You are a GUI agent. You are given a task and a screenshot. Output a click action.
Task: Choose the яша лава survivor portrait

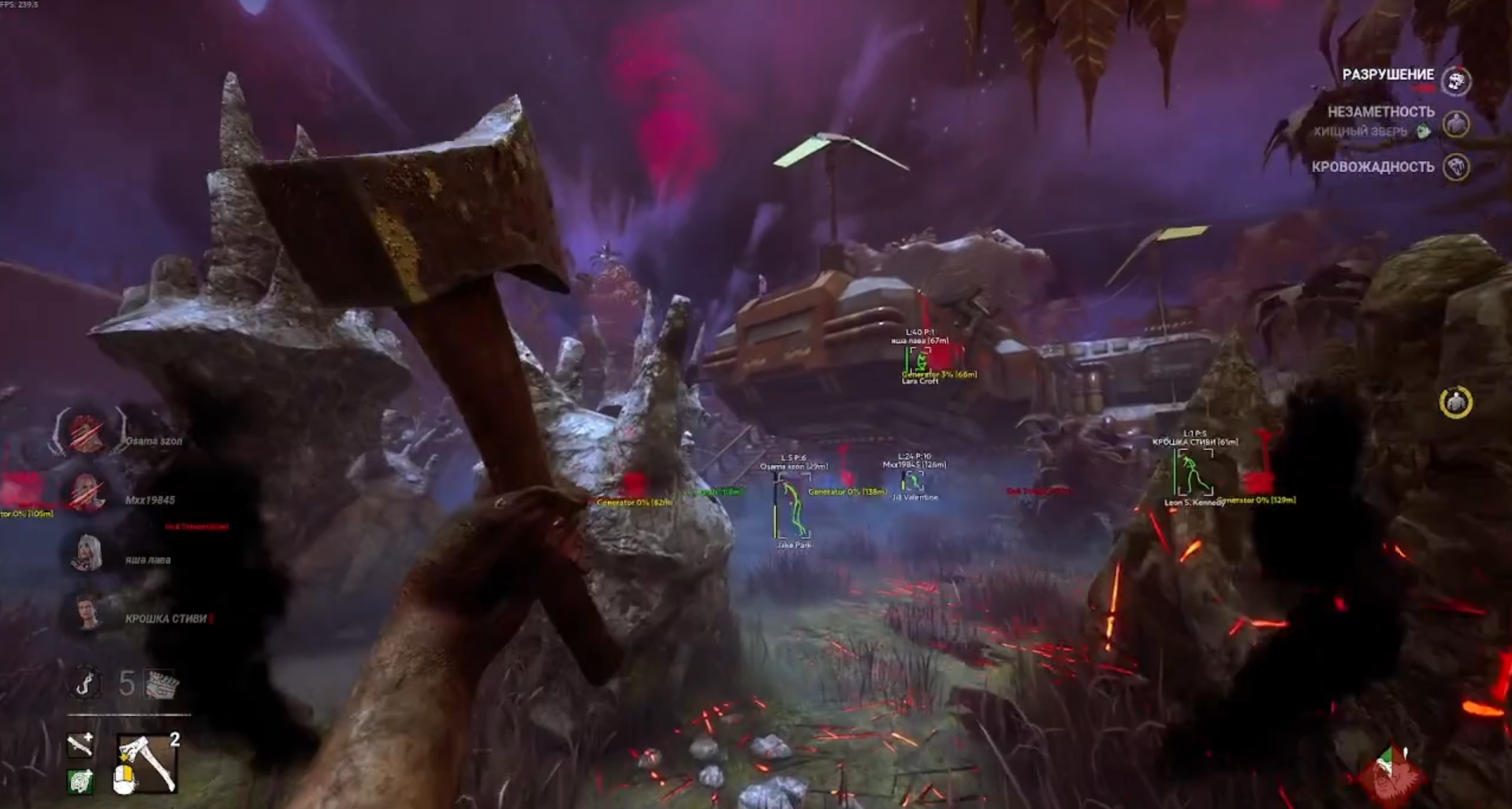(86, 553)
